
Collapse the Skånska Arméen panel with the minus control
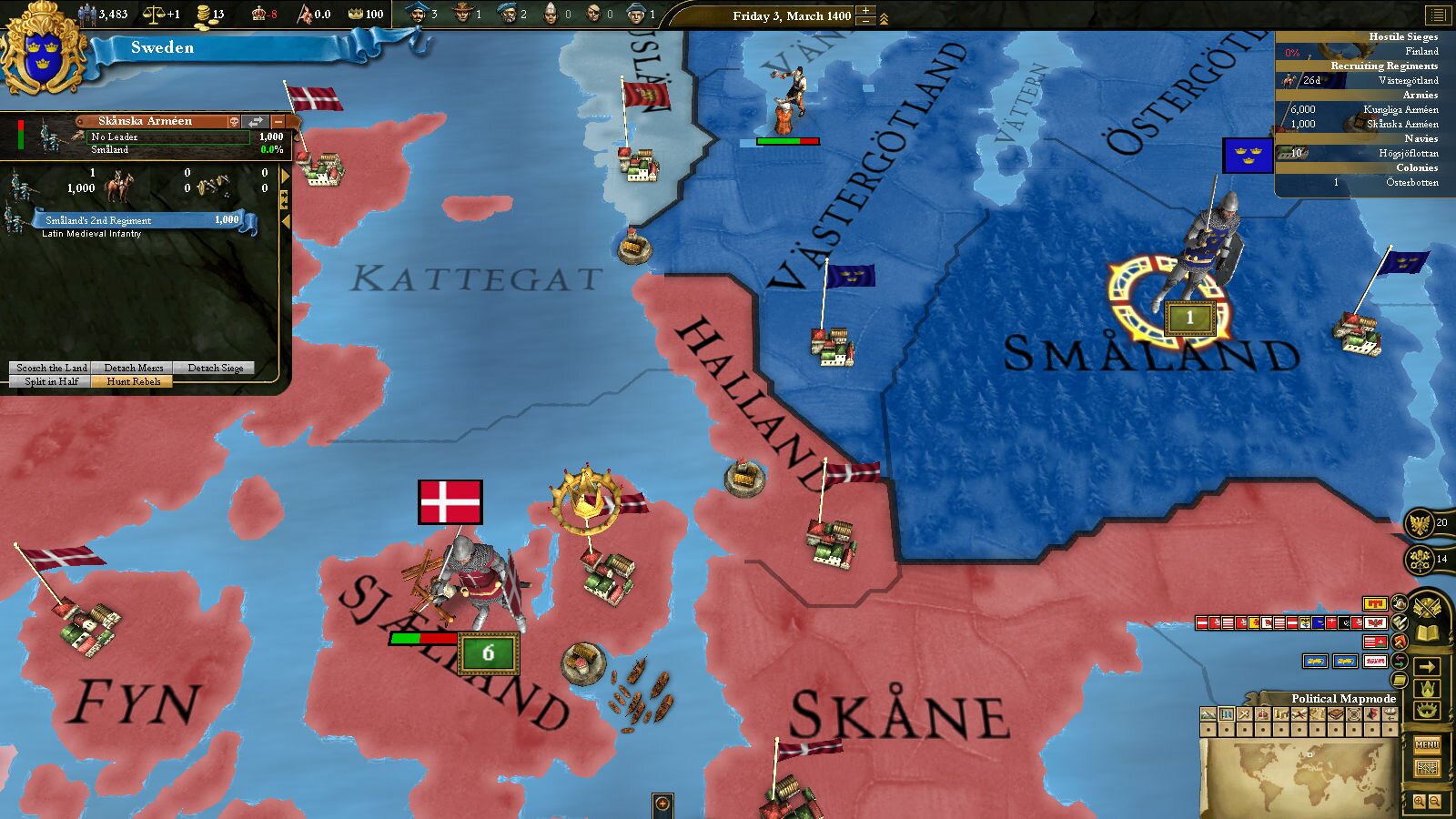278,122
